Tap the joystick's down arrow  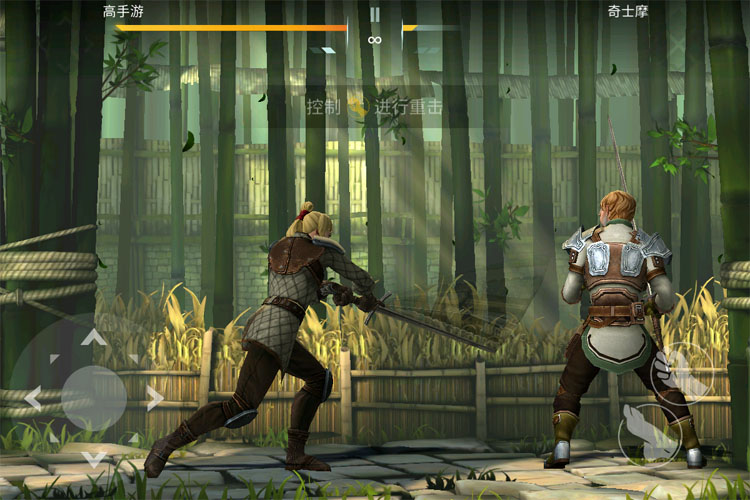click(x=94, y=460)
